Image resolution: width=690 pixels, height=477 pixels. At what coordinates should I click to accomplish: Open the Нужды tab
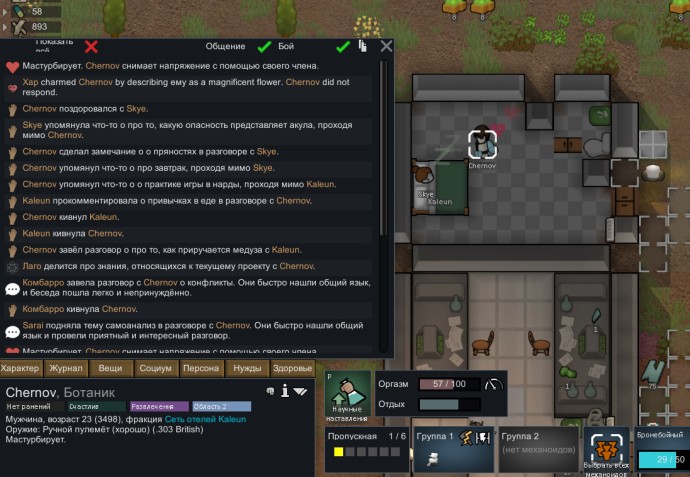(247, 368)
